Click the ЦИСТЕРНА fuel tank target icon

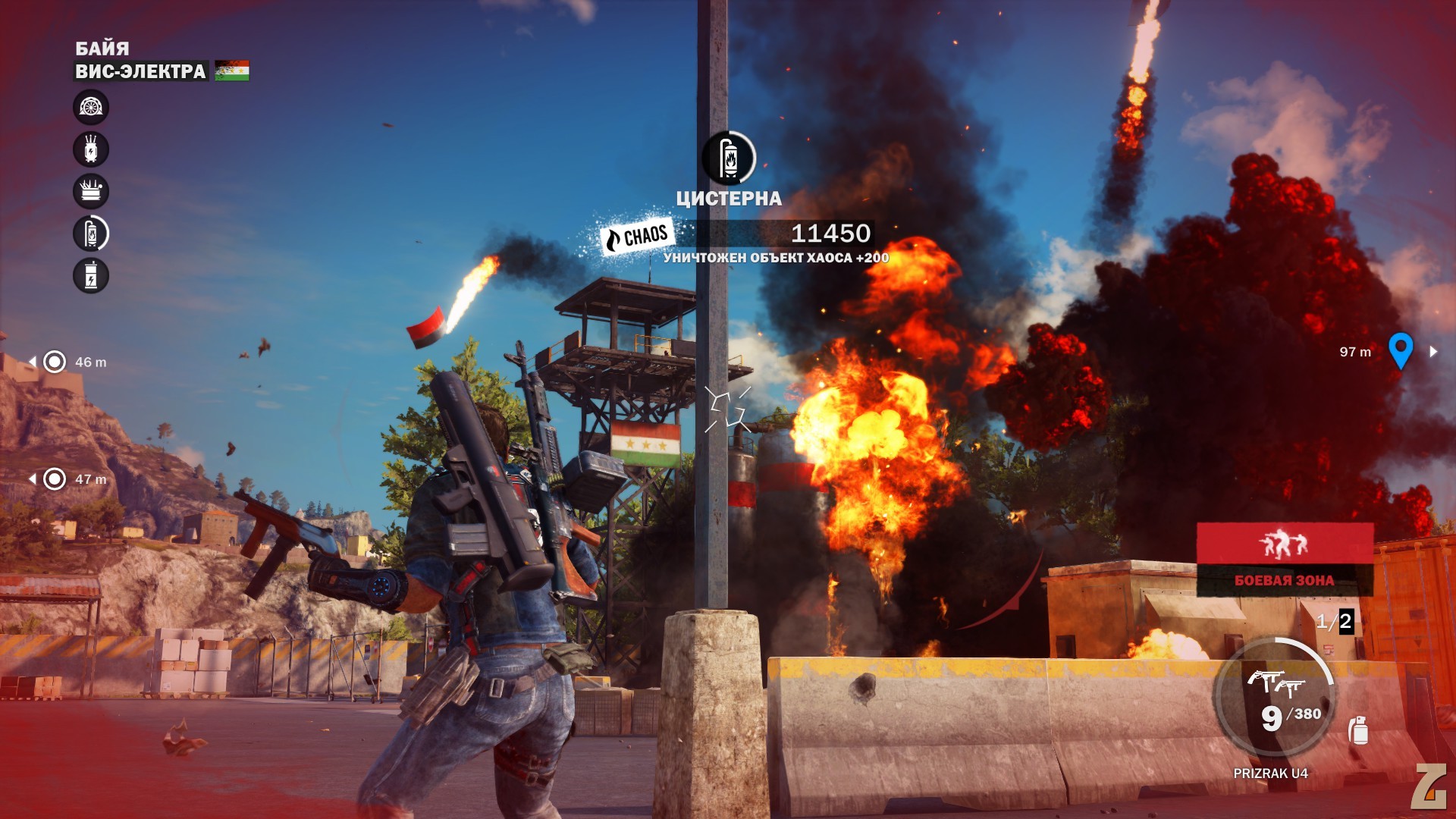(x=729, y=158)
